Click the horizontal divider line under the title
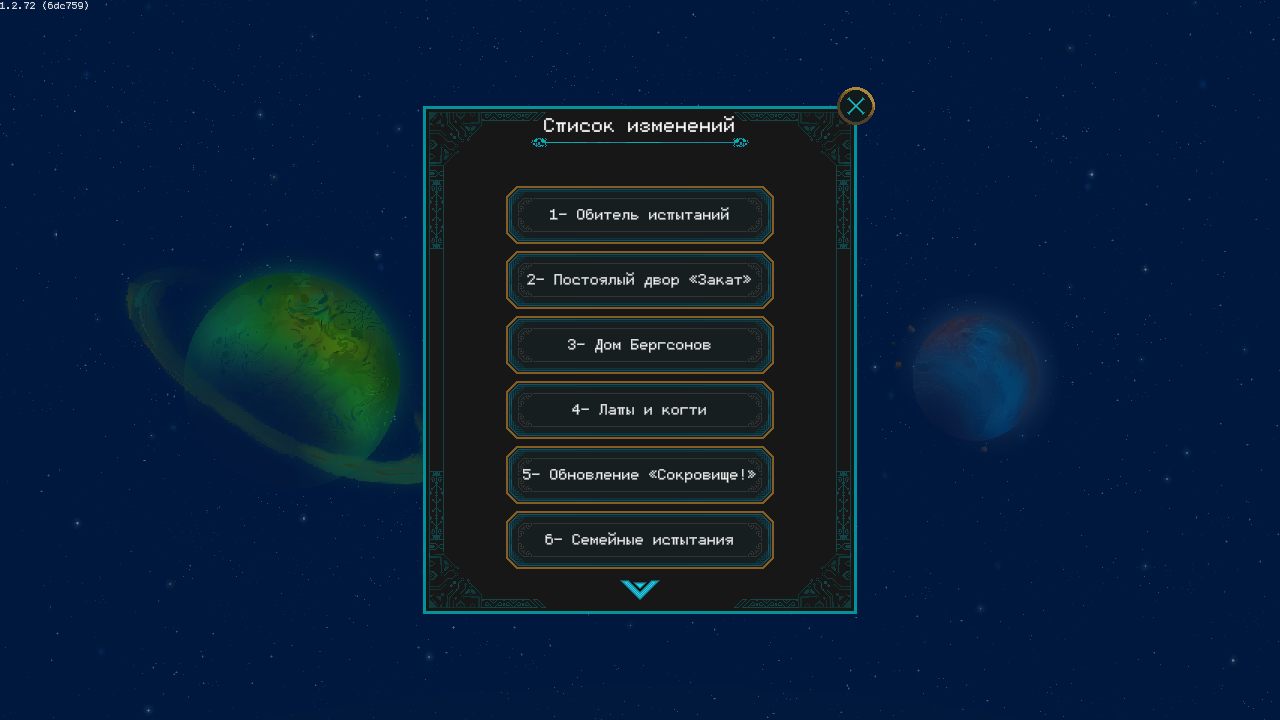Screen dimensions: 1280x720 tap(640, 143)
